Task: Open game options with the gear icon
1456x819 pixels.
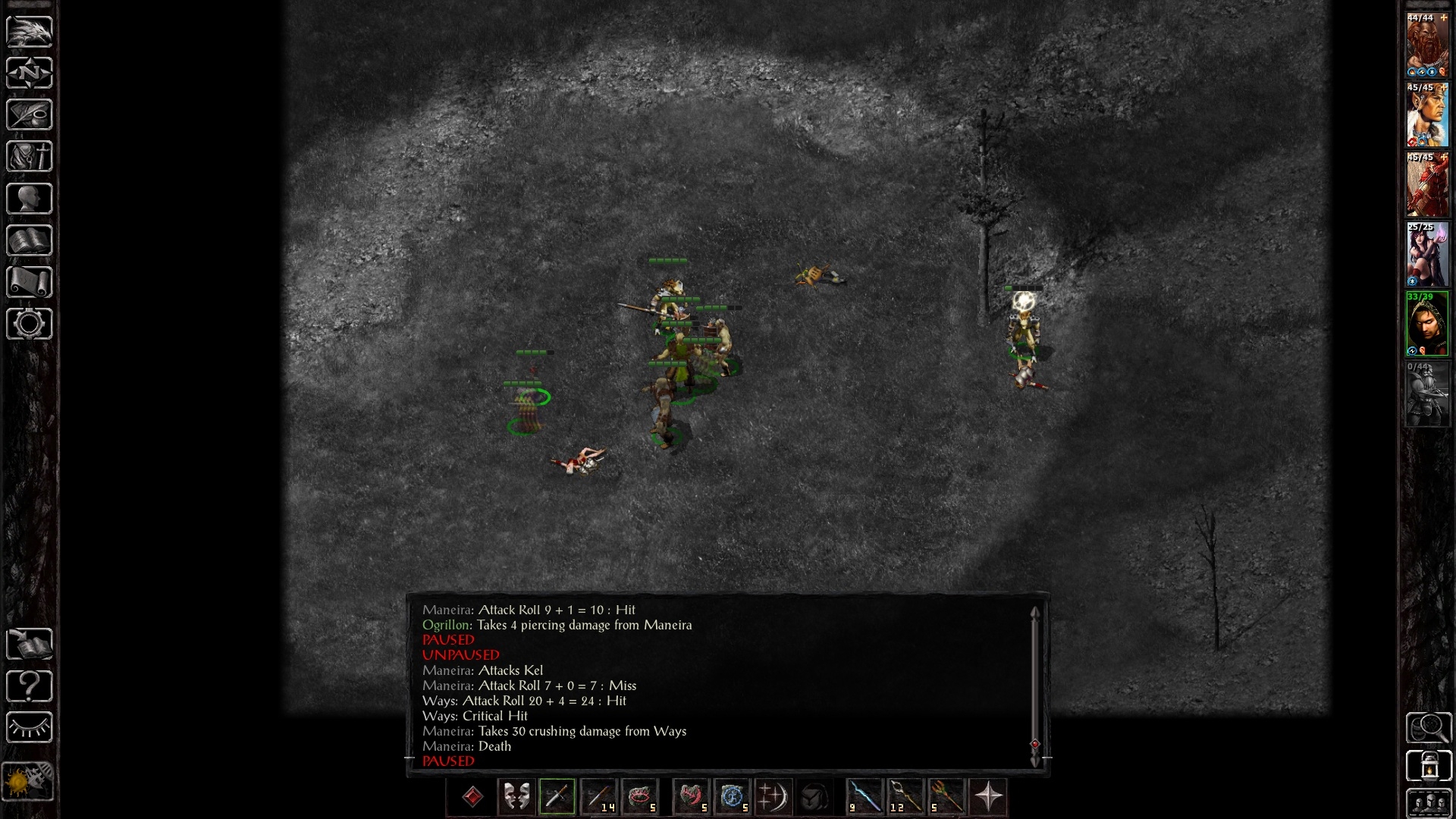Action: pyautogui.click(x=29, y=324)
